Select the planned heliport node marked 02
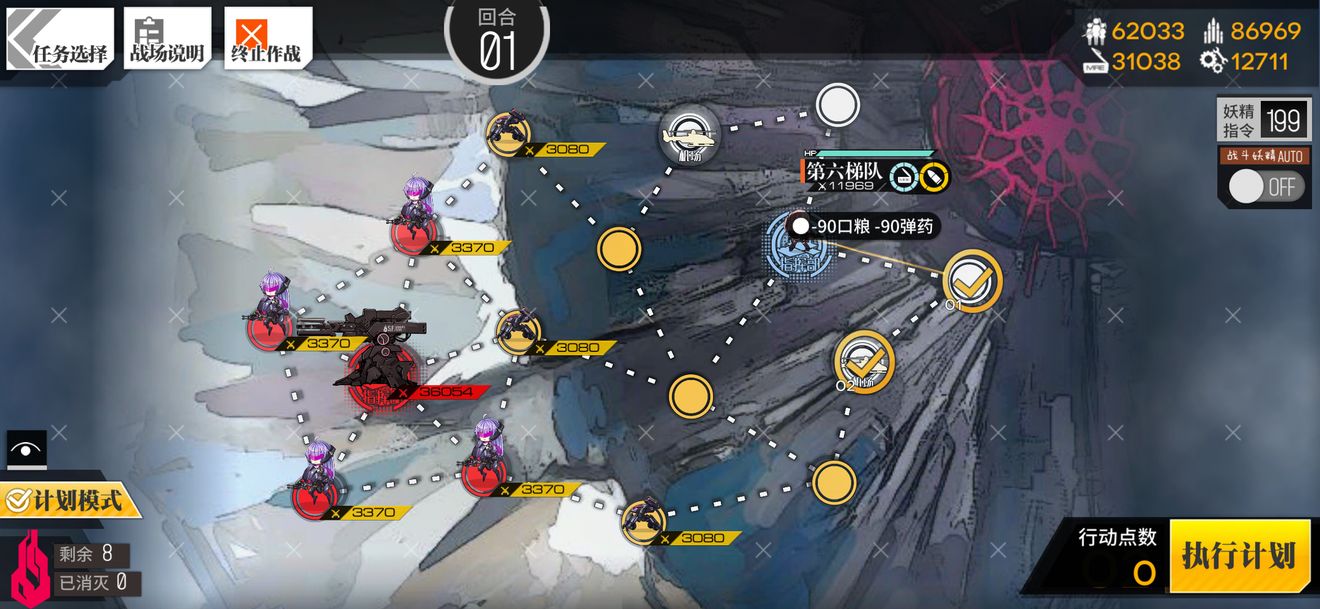Image resolution: width=1320 pixels, height=609 pixels. pos(864,361)
